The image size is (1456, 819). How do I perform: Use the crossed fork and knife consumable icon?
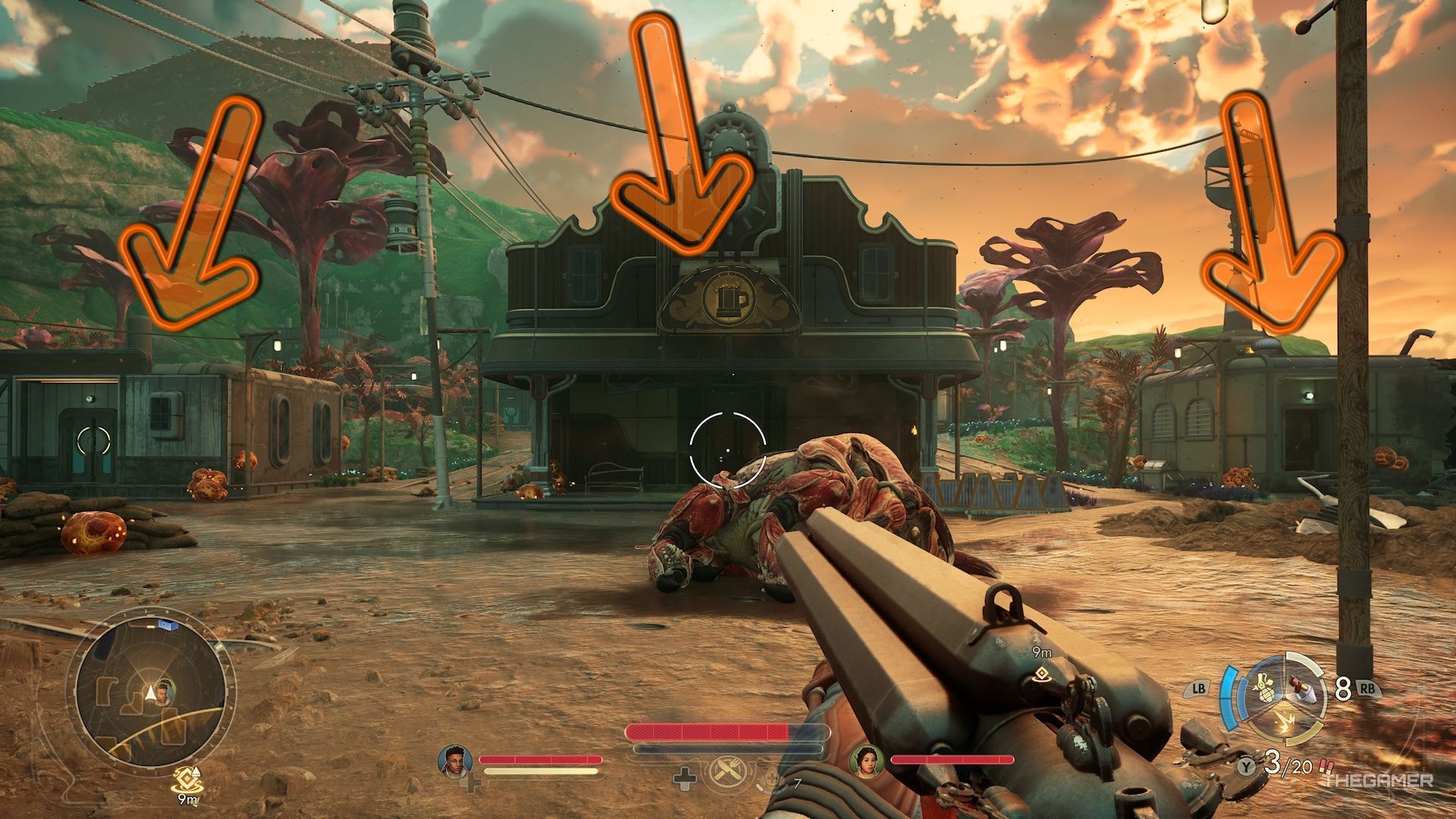(727, 774)
